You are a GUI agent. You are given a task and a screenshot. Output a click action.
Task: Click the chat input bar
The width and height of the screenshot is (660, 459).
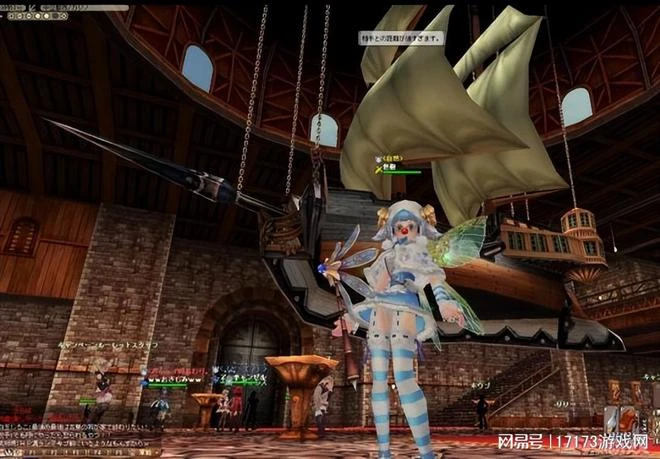click(80, 453)
